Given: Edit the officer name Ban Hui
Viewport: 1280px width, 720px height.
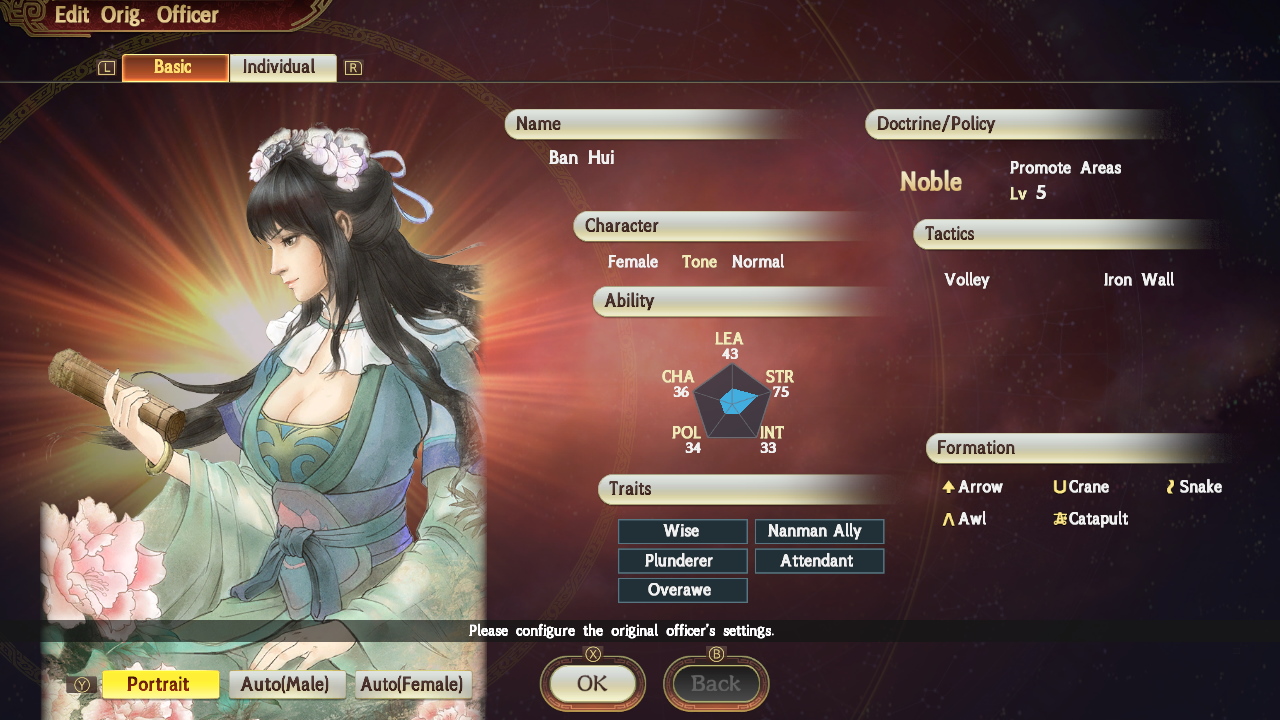Looking at the screenshot, I should [580, 157].
